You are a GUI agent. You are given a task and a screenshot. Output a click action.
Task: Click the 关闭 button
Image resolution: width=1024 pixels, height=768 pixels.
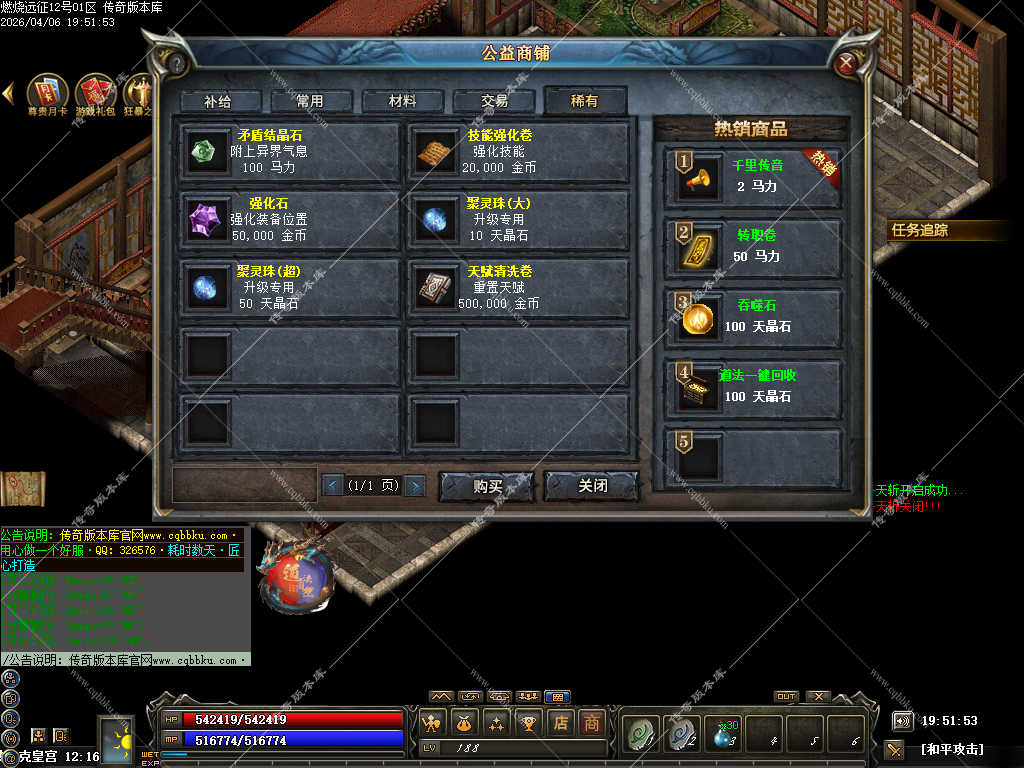point(592,486)
